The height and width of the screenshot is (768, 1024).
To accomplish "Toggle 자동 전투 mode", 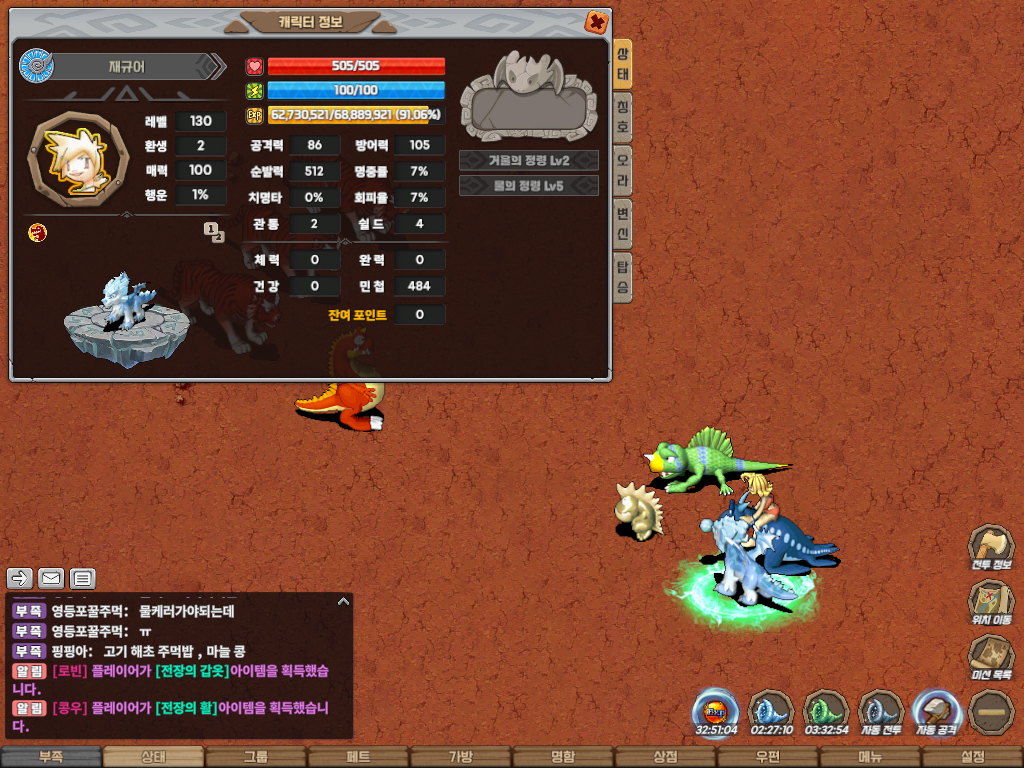I will pyautogui.click(x=881, y=712).
